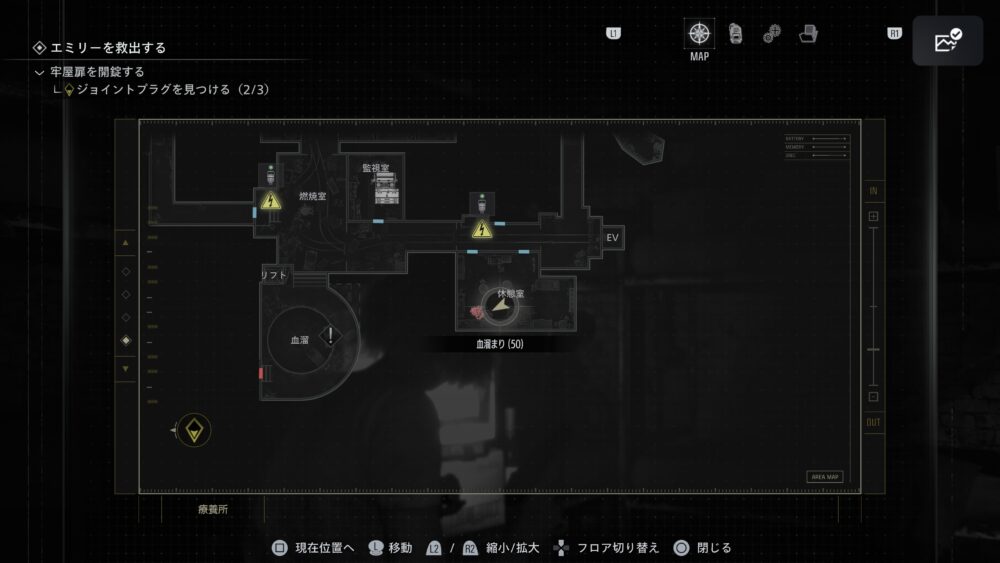Click the electrical hazard marker near 燃焼室
Image resolution: width=1000 pixels, height=563 pixels.
(x=269, y=201)
